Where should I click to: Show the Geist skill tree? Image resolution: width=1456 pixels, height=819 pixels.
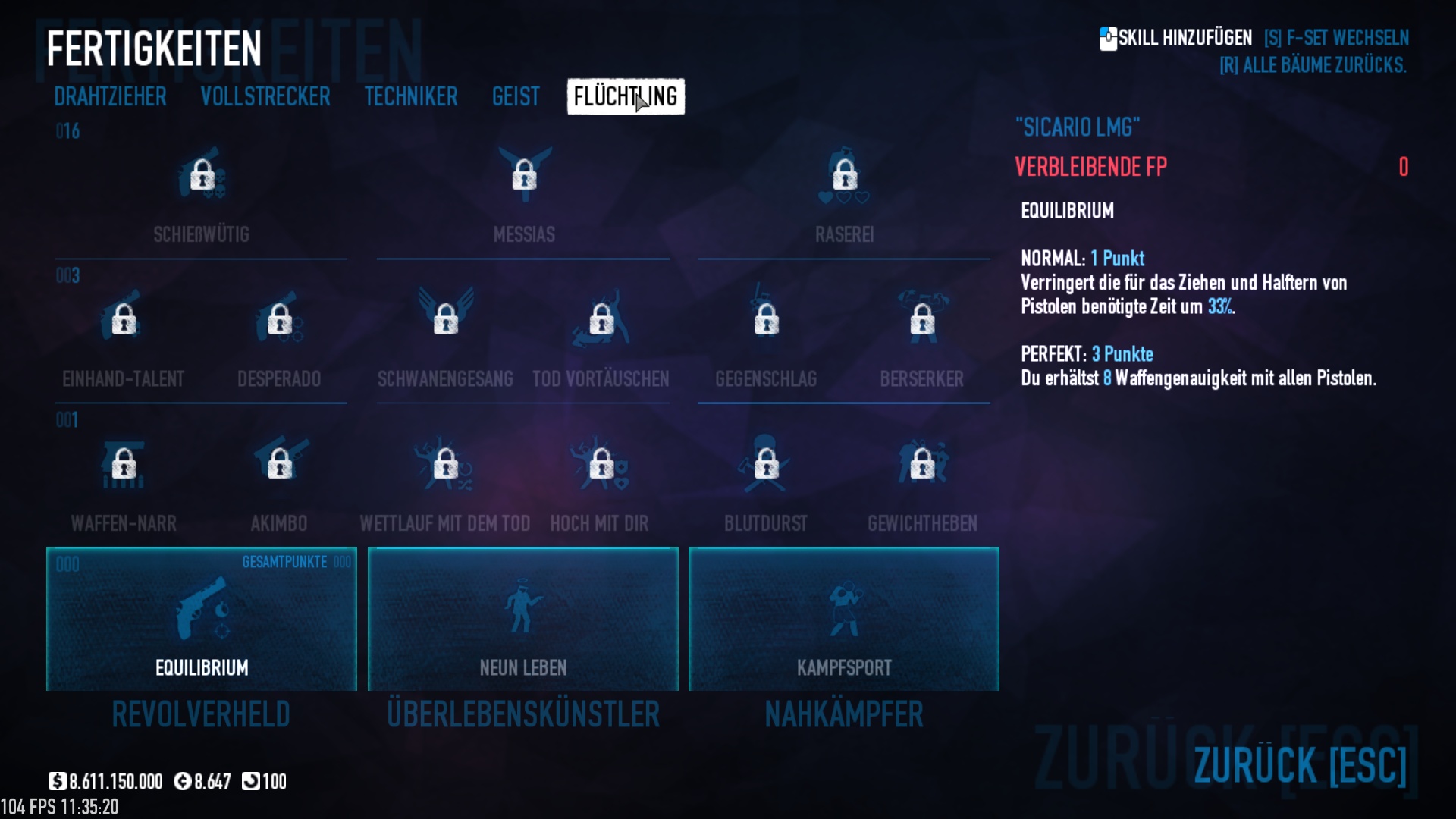pyautogui.click(x=516, y=97)
